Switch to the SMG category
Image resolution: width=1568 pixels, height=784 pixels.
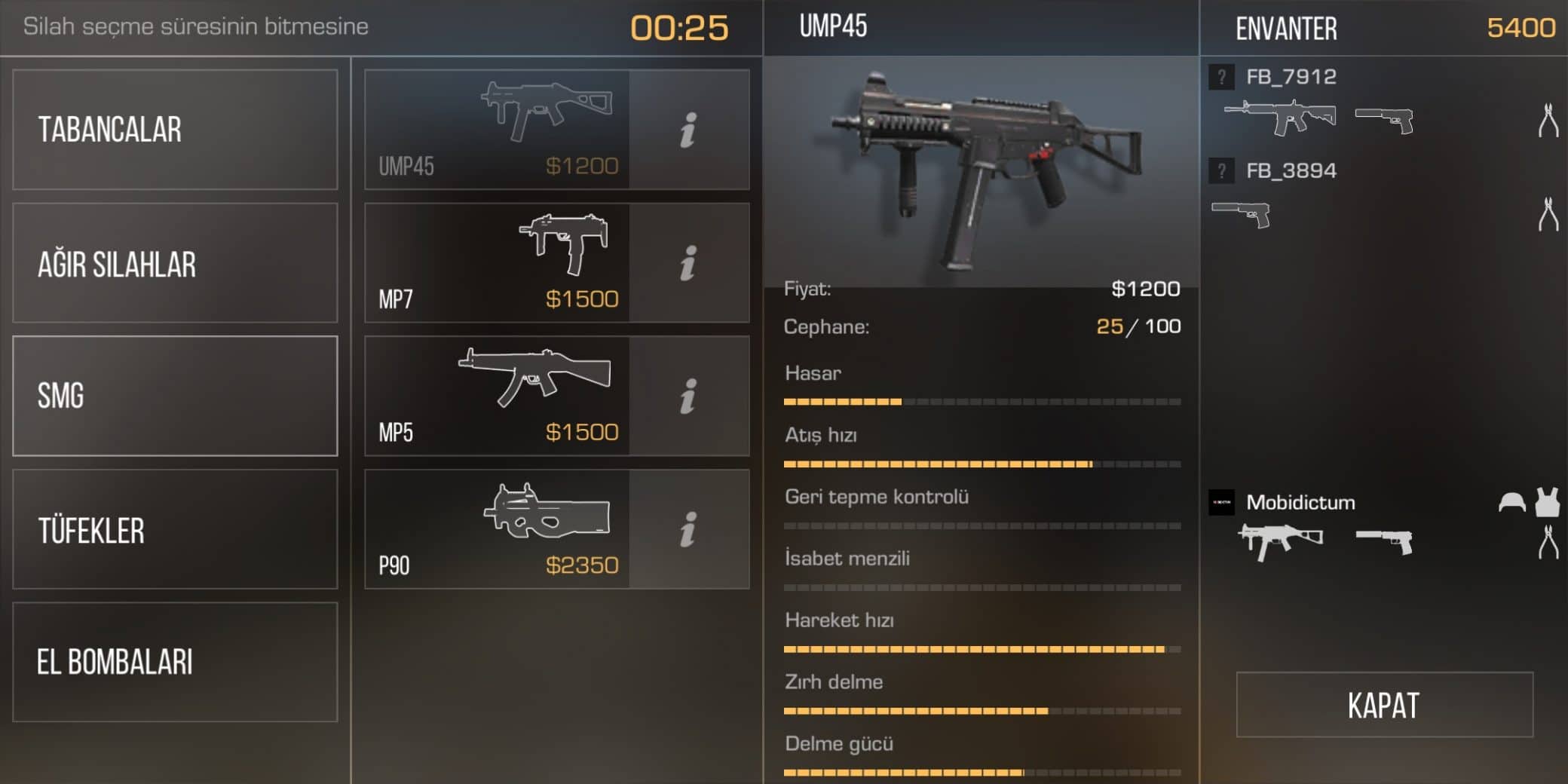point(175,396)
